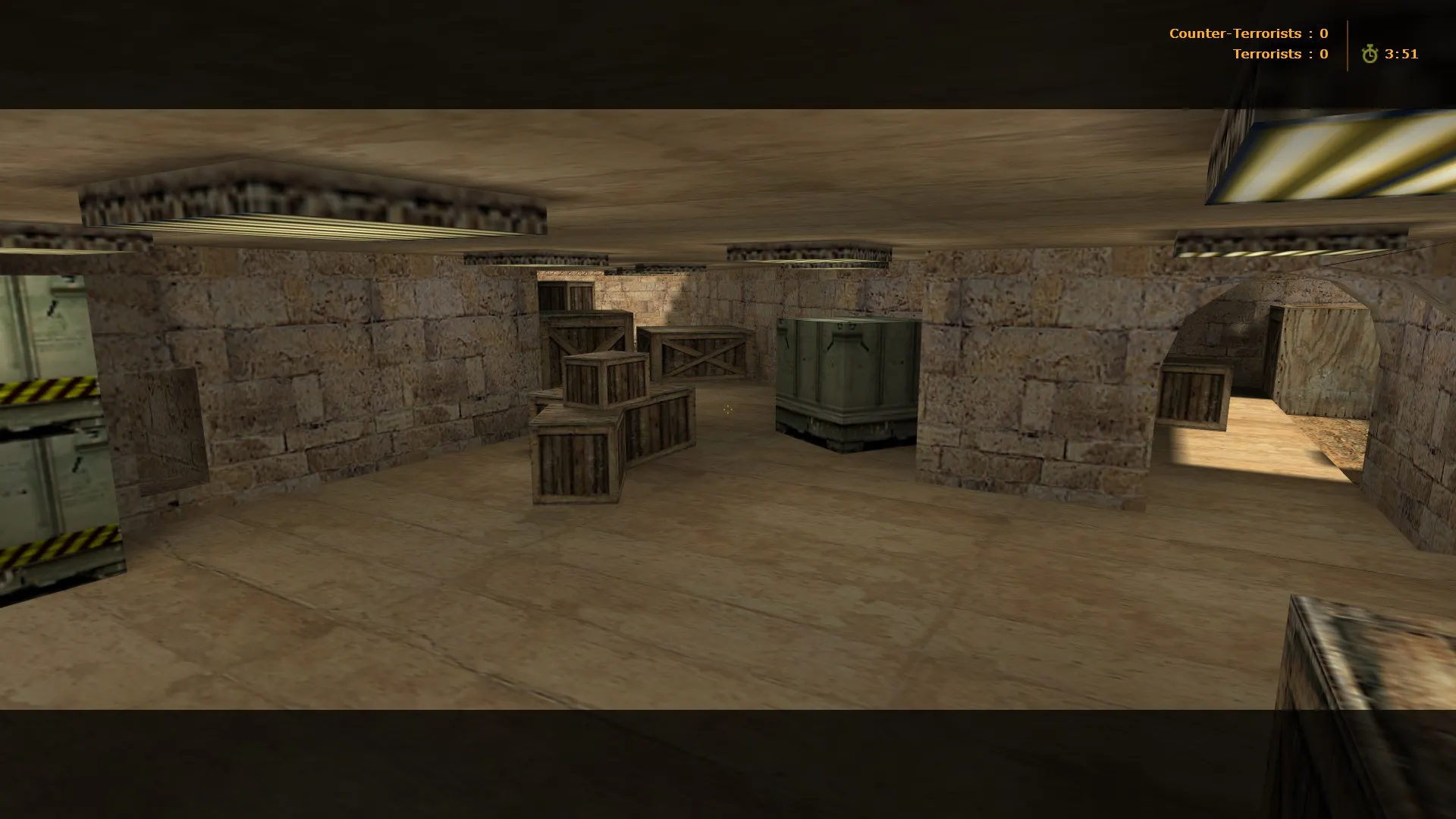
Task: Click the stopwatch timer icon
Action: (x=1370, y=54)
